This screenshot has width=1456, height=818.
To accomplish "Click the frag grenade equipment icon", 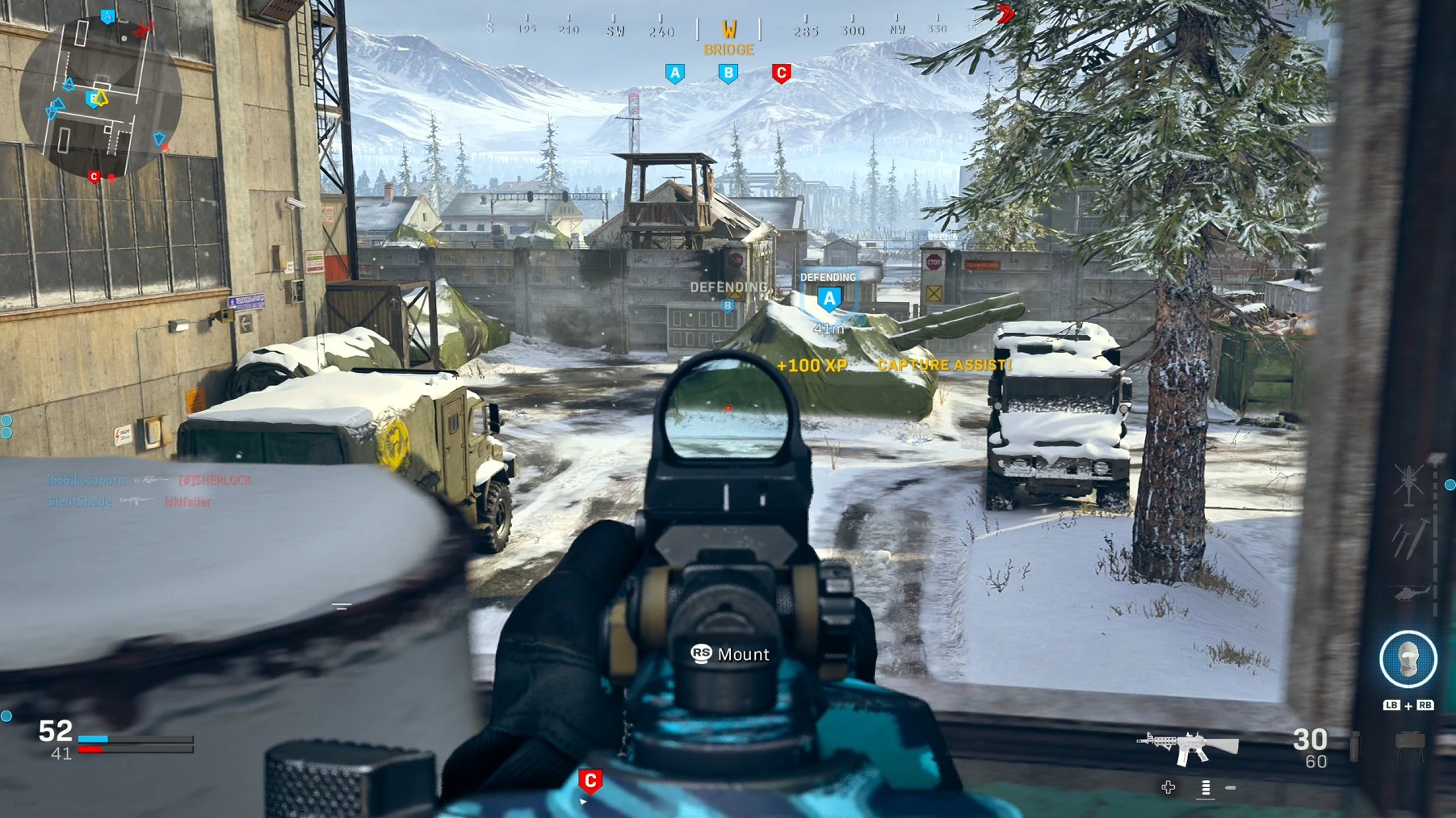I will pyautogui.click(x=1355, y=746).
